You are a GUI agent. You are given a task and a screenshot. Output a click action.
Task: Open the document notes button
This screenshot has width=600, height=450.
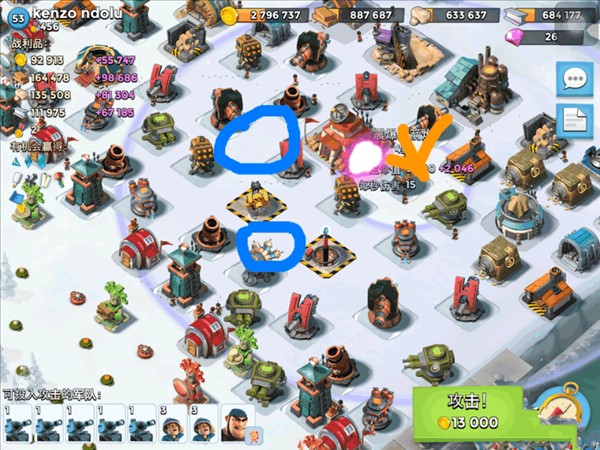[x=573, y=121]
